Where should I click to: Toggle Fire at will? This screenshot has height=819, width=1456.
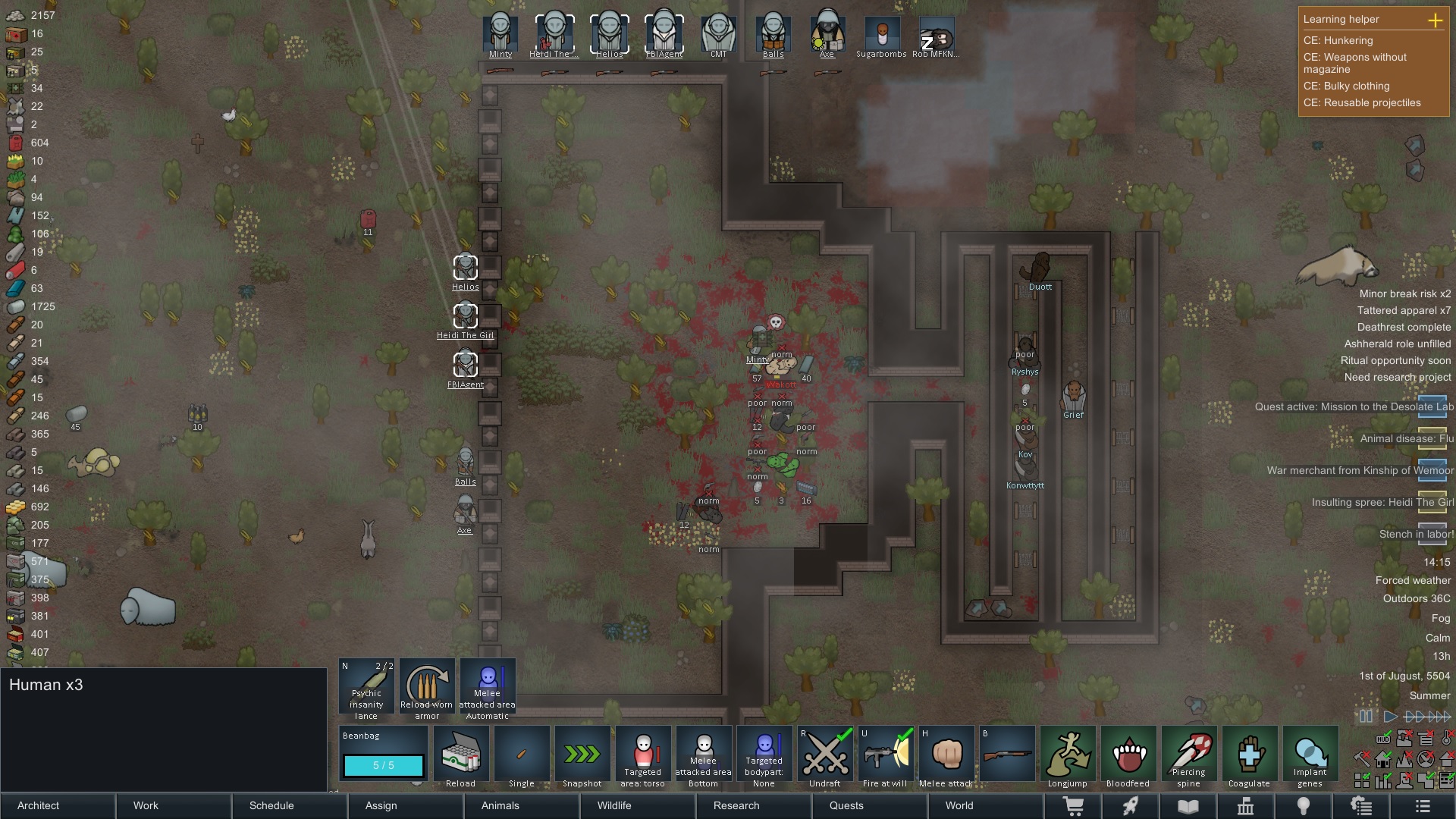point(885,757)
